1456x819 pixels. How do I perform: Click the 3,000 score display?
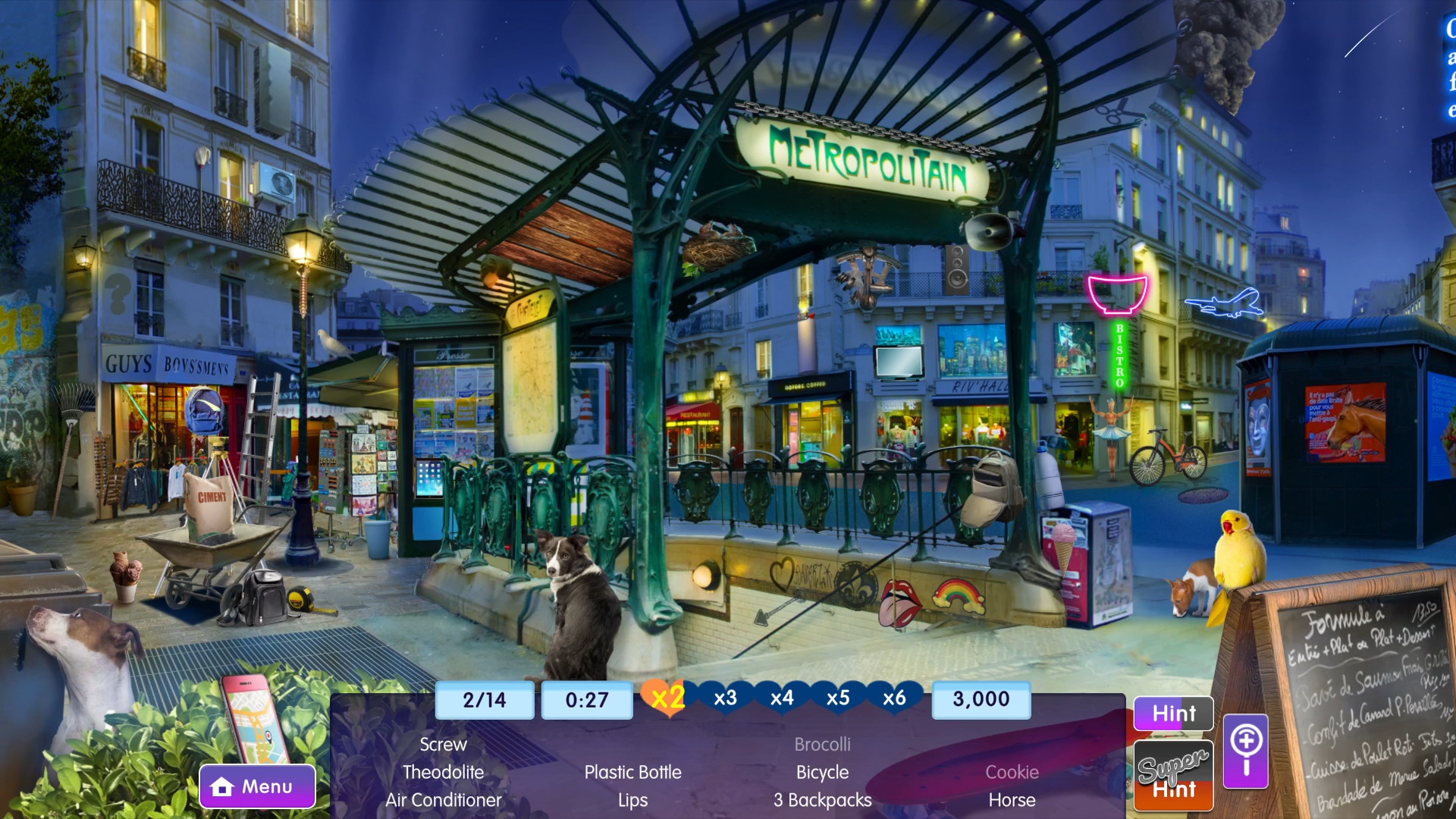click(x=981, y=699)
